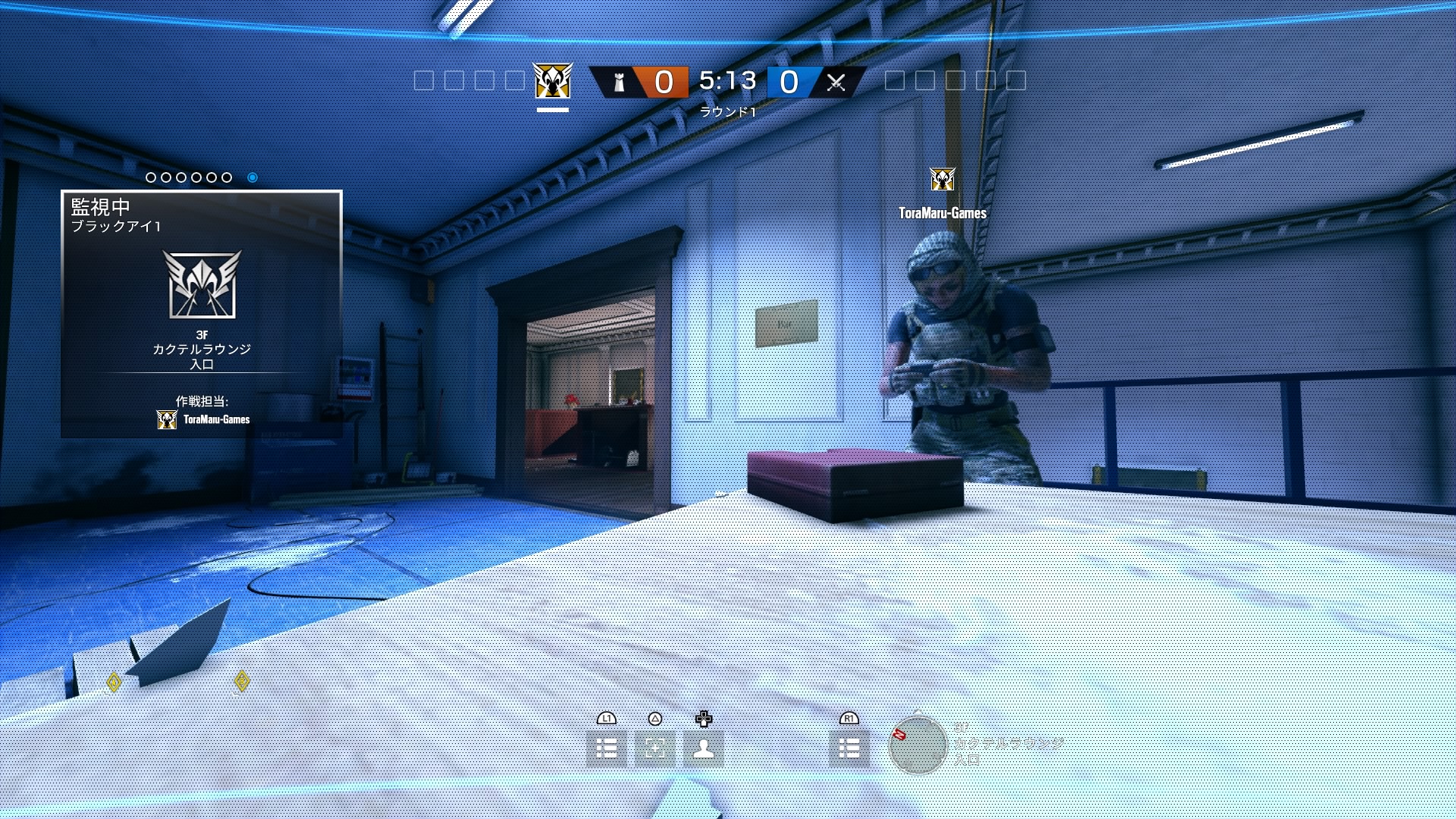This screenshot has height=819, width=1456.
Task: Click the operator badge above ToraMaru-Games nametag
Action: click(x=942, y=179)
